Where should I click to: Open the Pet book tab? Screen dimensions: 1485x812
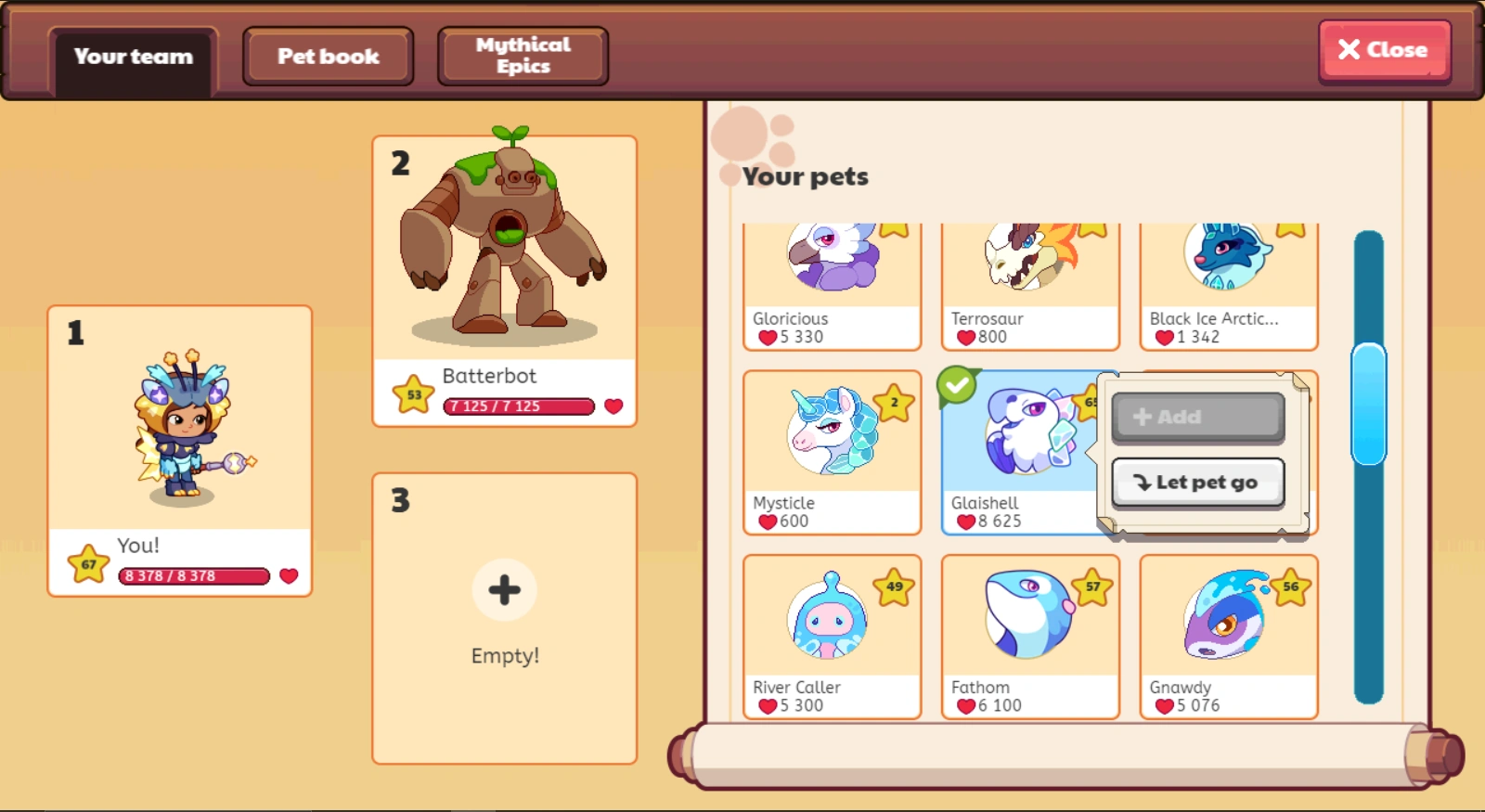tap(327, 56)
